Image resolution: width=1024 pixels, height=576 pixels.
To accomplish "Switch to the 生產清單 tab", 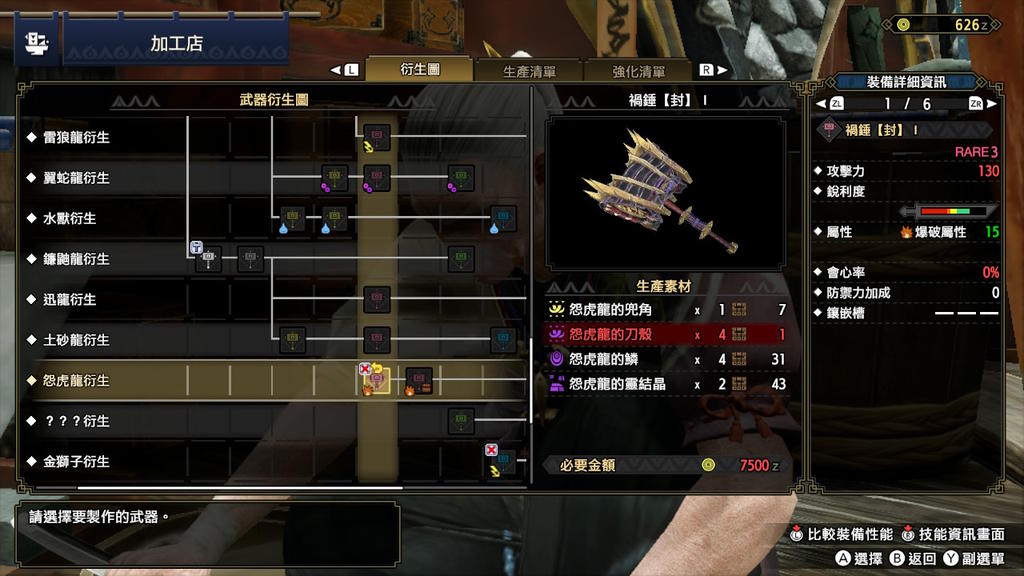I will (x=529, y=71).
